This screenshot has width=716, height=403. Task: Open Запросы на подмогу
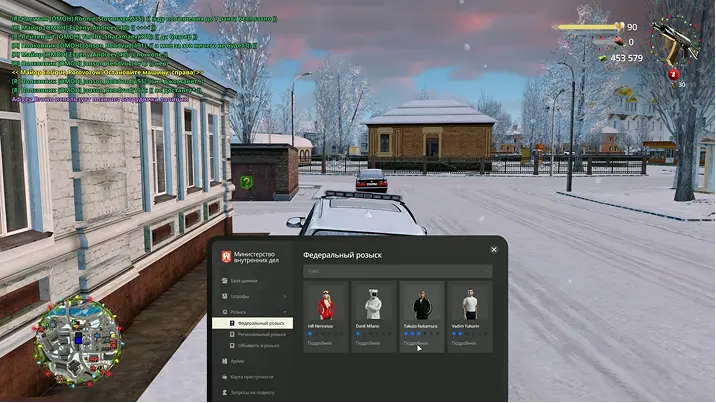(x=253, y=392)
